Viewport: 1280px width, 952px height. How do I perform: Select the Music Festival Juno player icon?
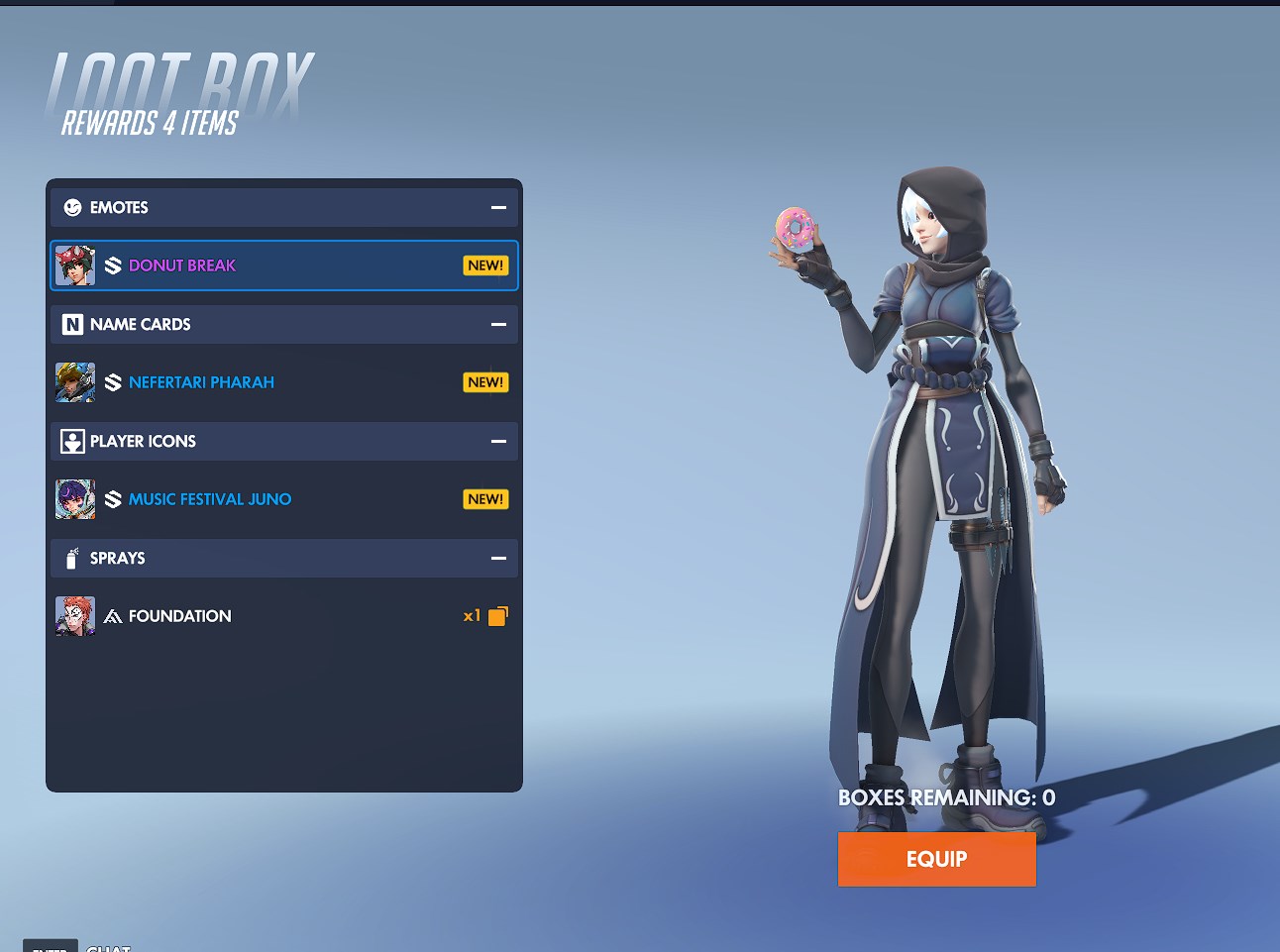(x=283, y=499)
